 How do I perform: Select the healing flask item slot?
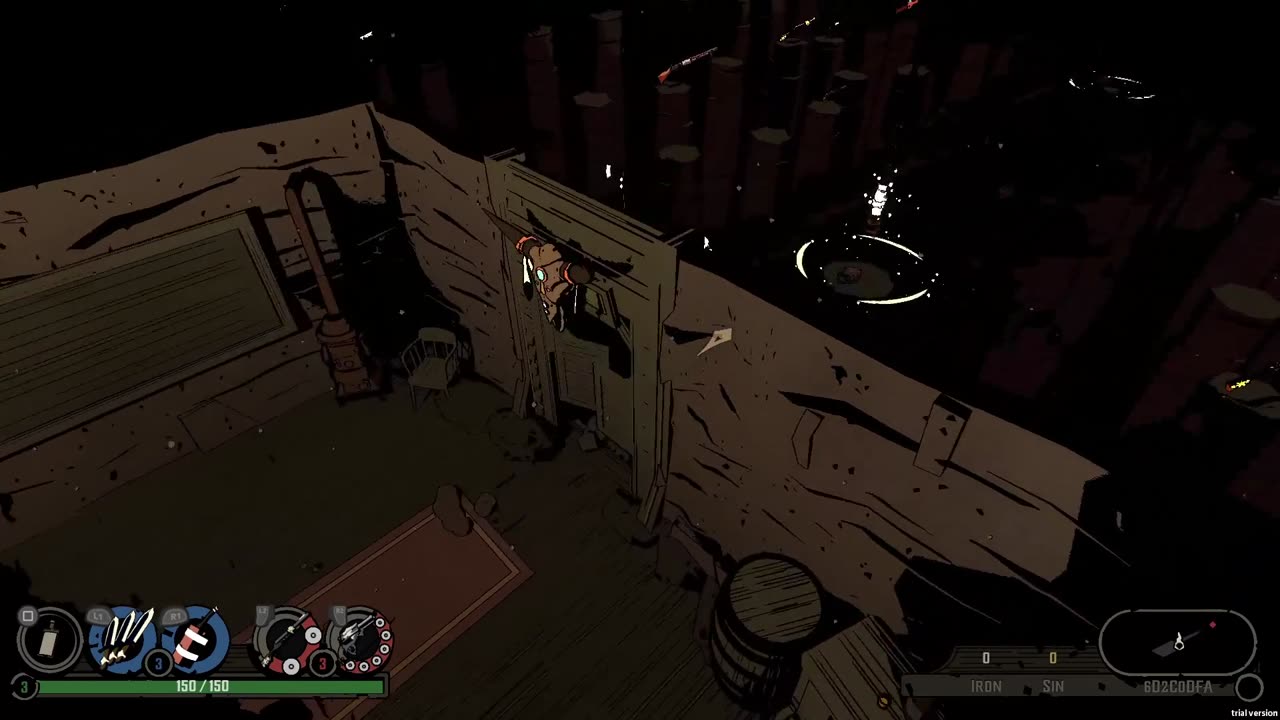coord(50,639)
